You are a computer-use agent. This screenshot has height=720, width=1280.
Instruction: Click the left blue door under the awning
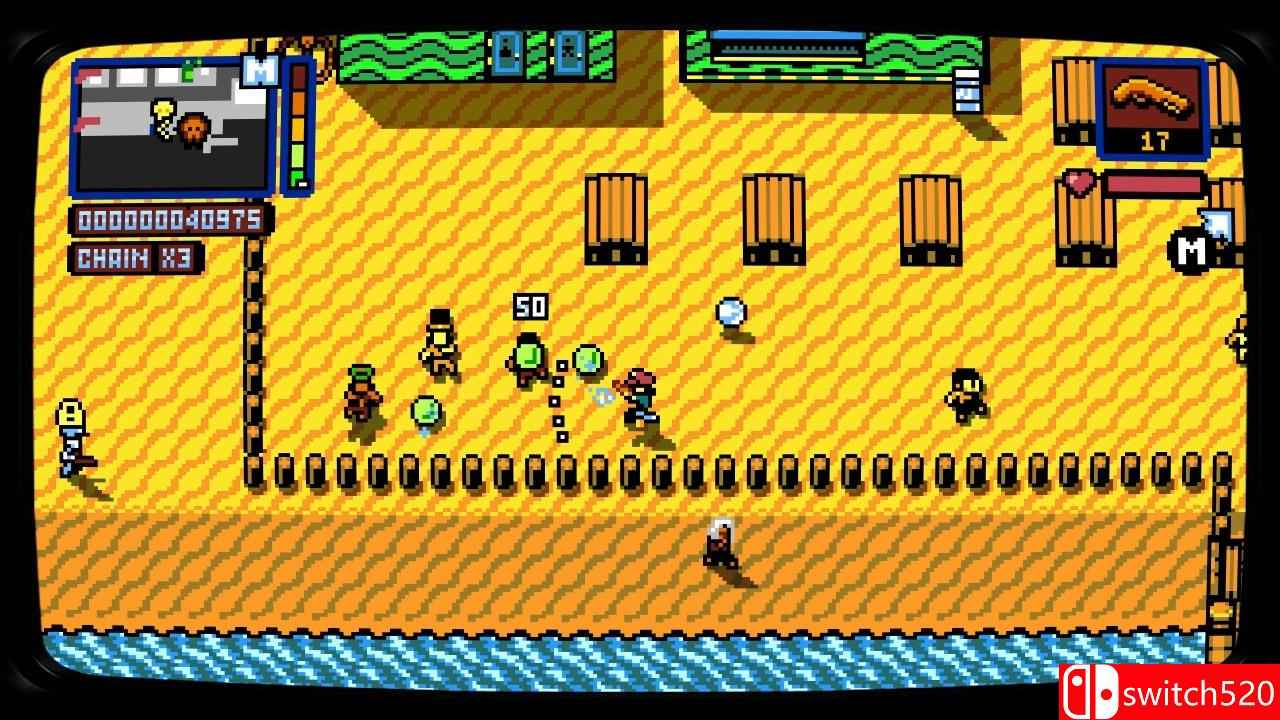pos(508,50)
